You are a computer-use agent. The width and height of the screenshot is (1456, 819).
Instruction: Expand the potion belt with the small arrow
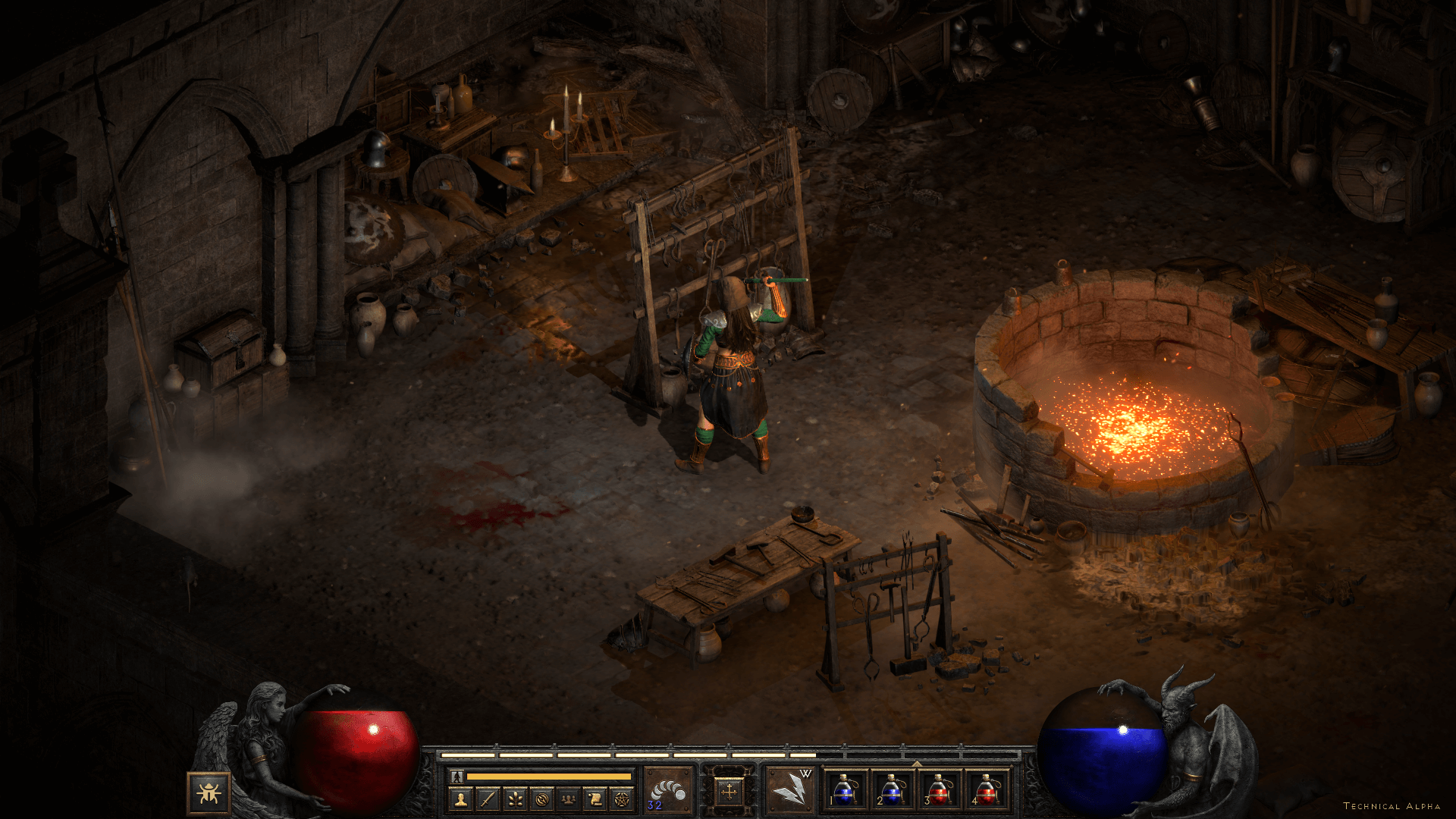pyautogui.click(x=916, y=764)
